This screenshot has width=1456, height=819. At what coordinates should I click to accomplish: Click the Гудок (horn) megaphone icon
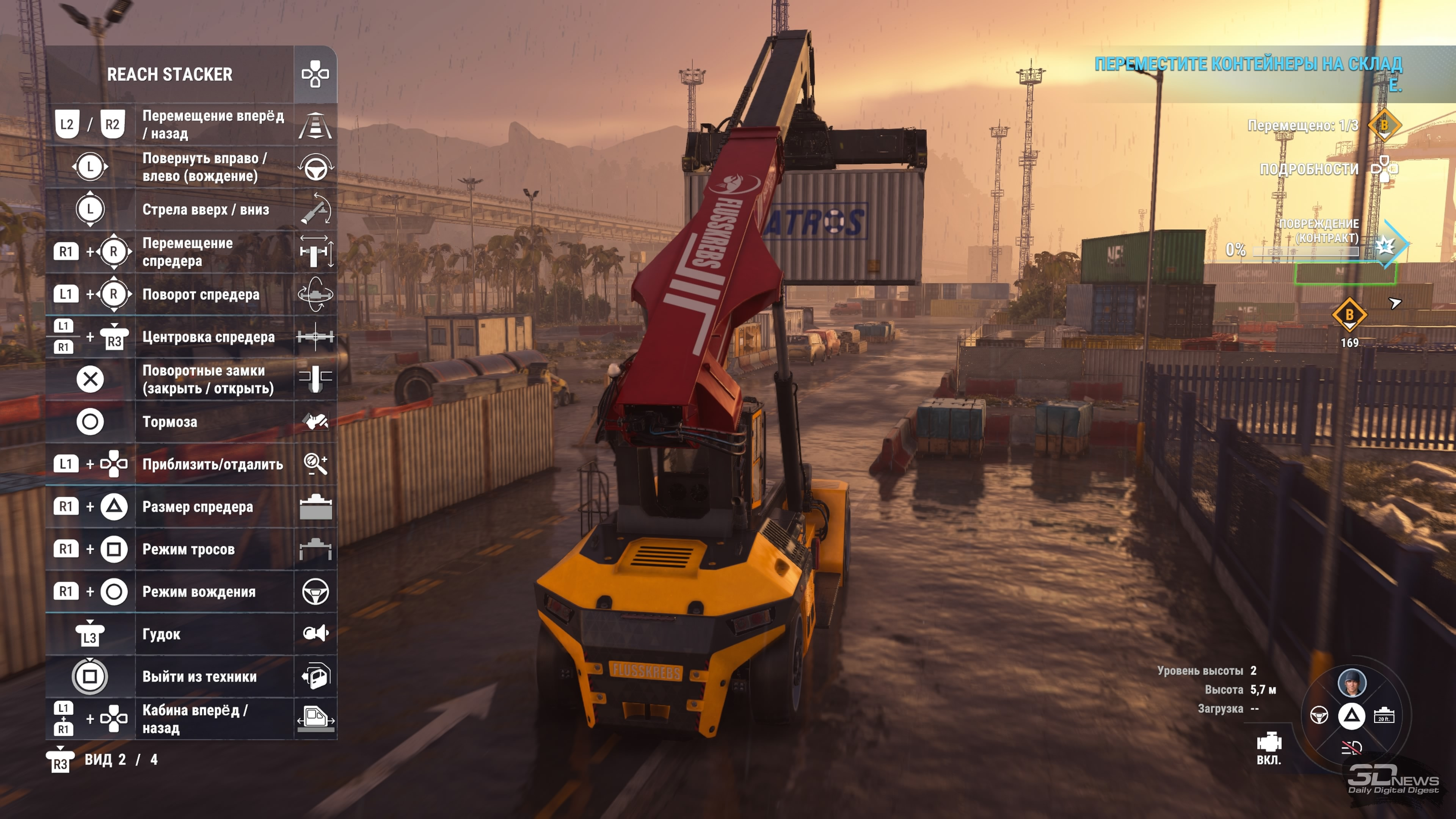point(315,634)
